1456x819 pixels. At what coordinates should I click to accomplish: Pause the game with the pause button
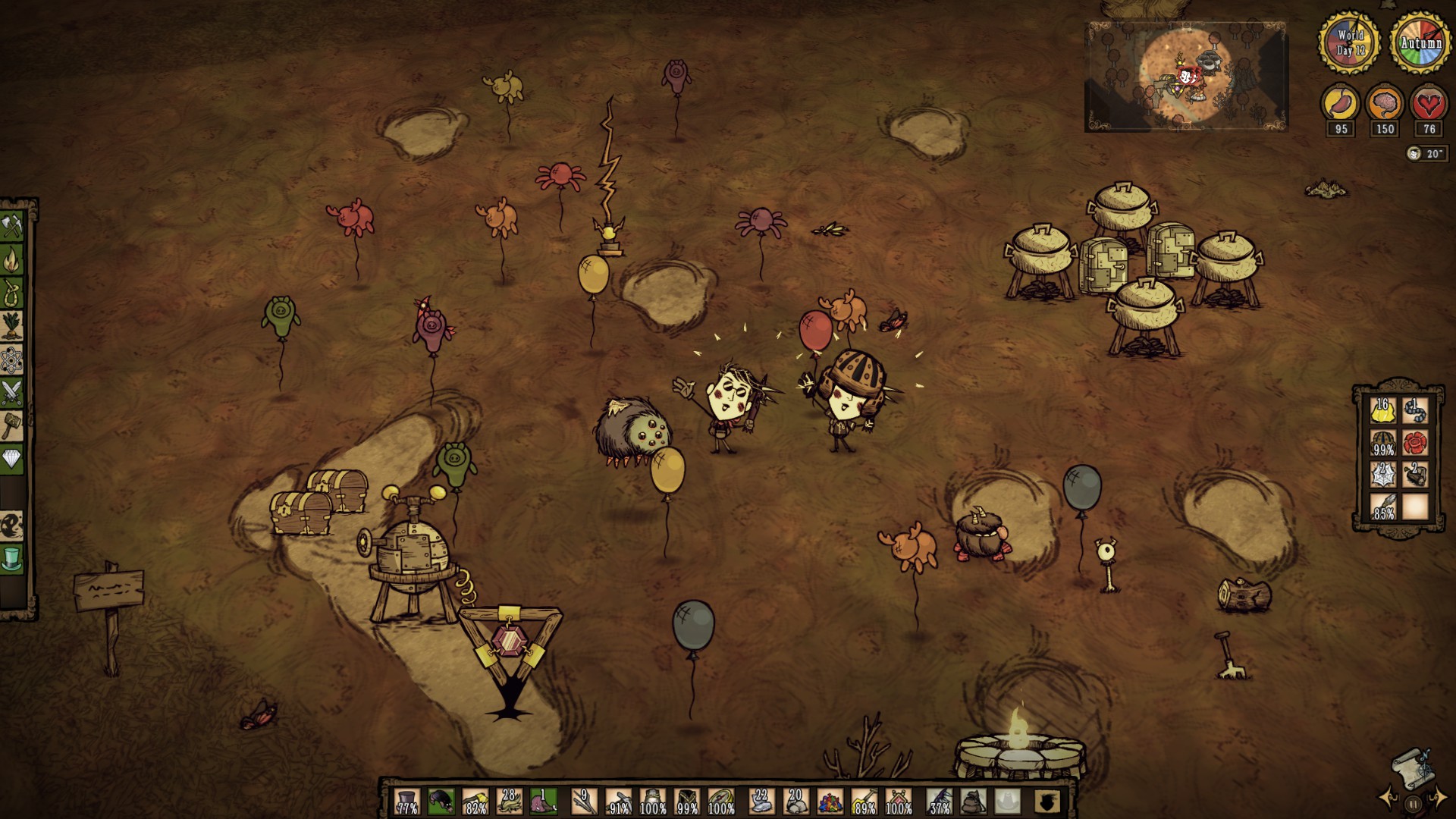point(1413,804)
